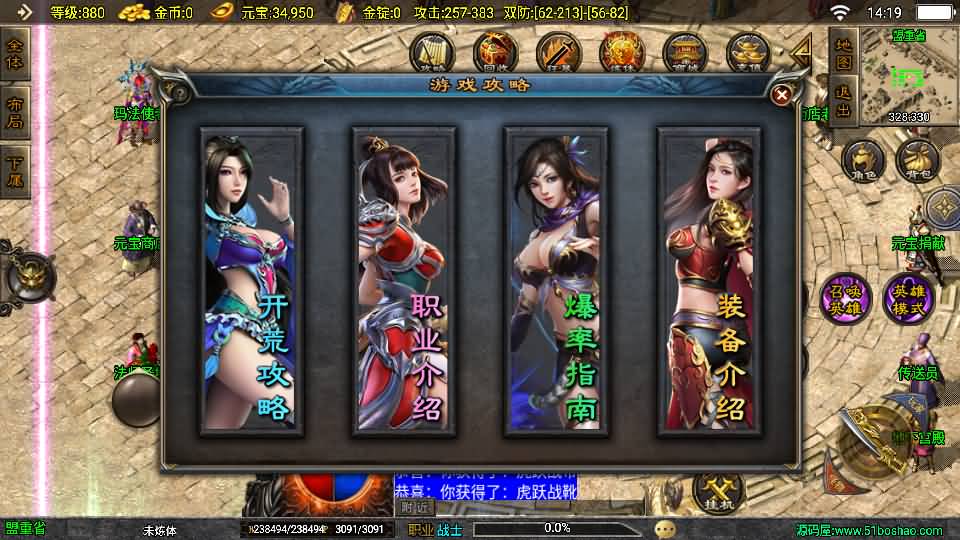Activate the flaming sword icon
The height and width of the screenshot is (540, 960).
557,52
